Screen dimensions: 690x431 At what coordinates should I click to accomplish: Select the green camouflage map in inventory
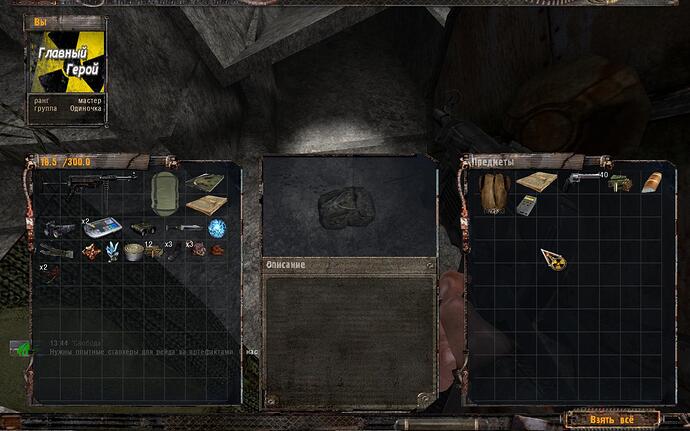(207, 182)
